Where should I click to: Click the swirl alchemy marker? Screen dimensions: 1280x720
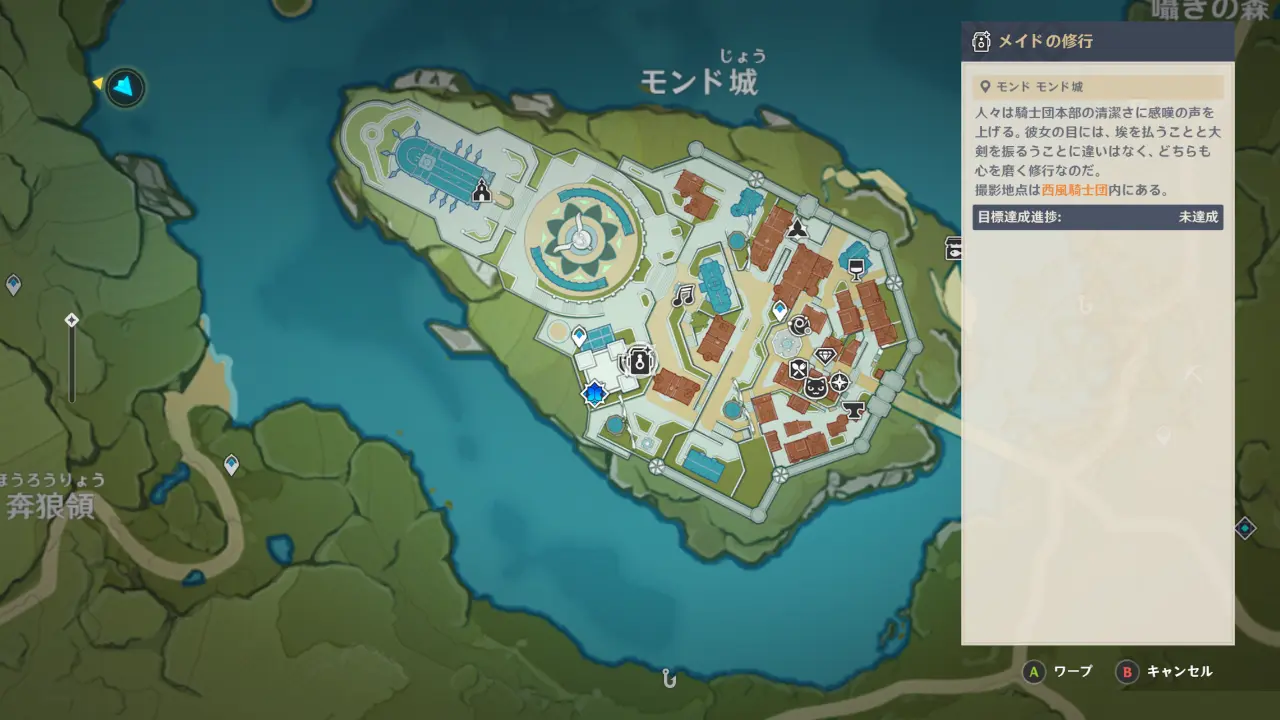point(800,324)
